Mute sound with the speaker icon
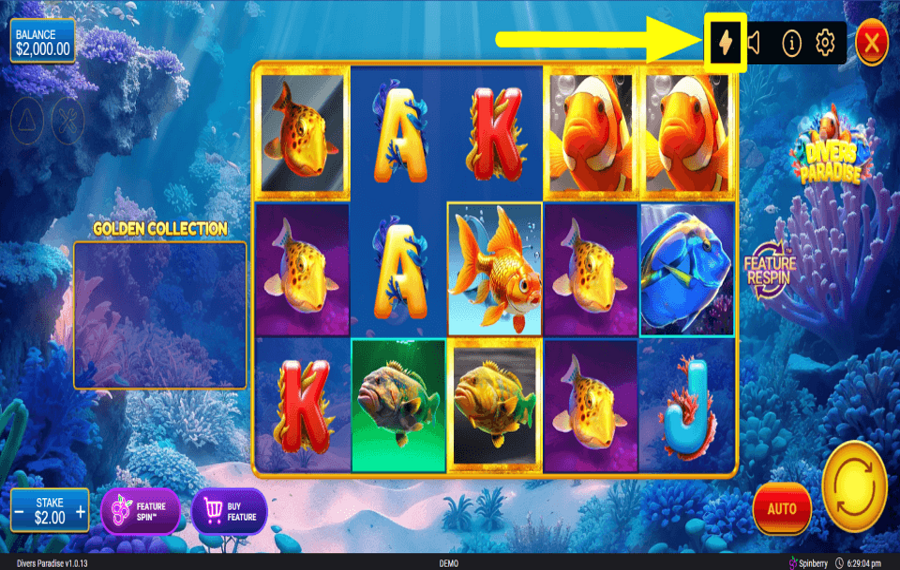The width and height of the screenshot is (900, 570). click(756, 42)
